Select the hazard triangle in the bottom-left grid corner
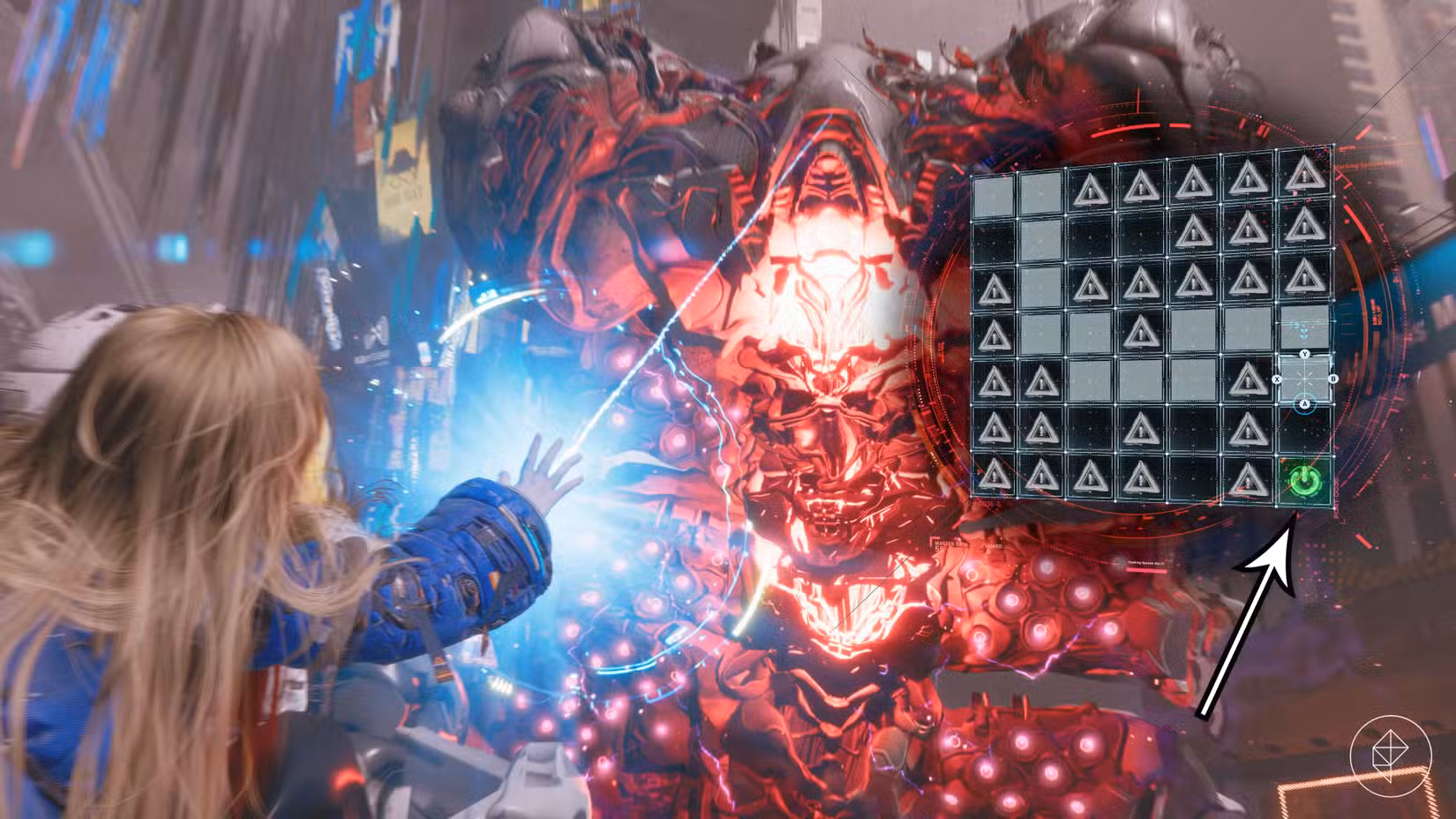Viewport: 1456px width, 819px height. point(994,475)
